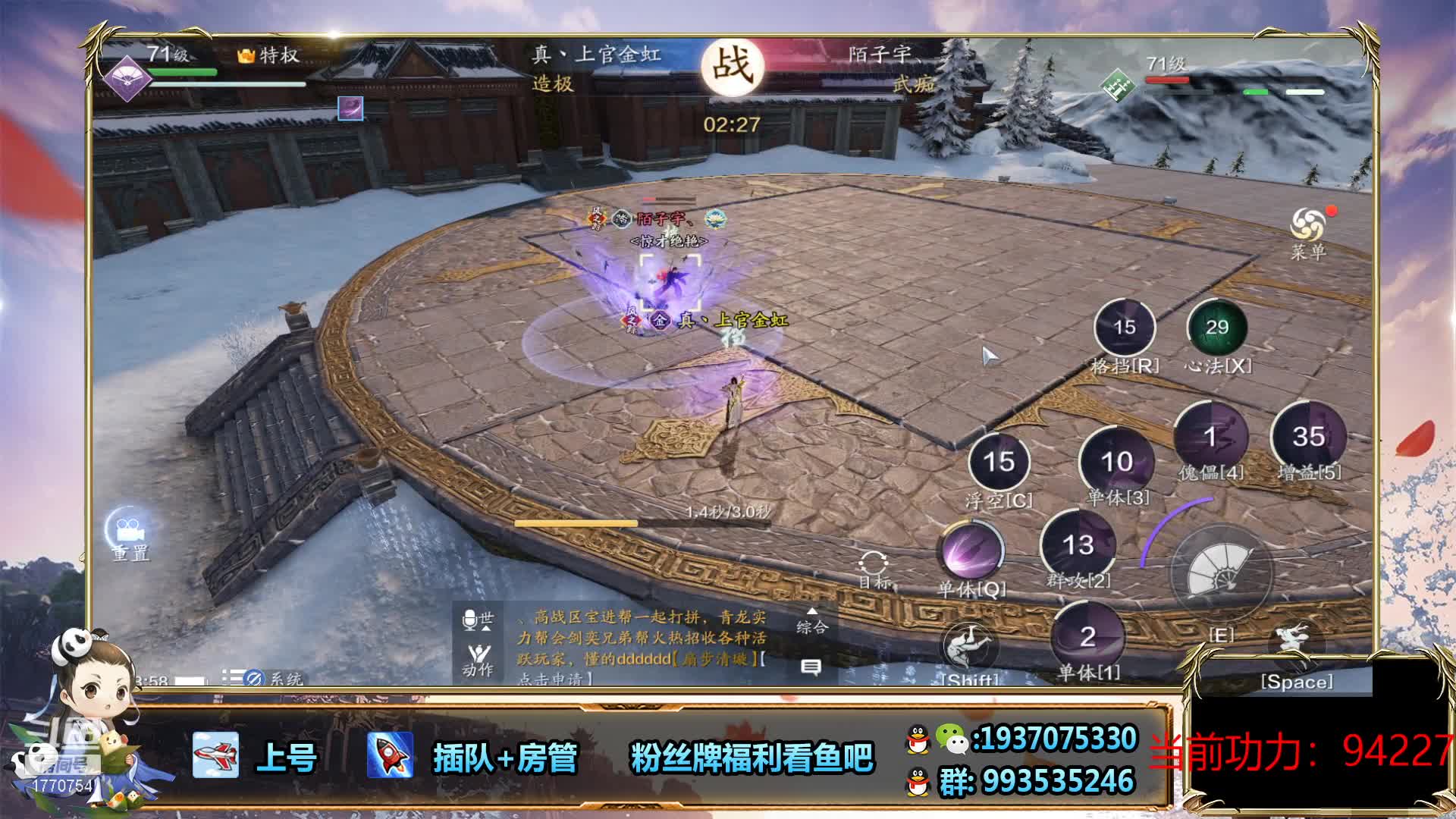Cast the 群攻[2] area skill
The width and height of the screenshot is (1456, 819).
[1078, 544]
